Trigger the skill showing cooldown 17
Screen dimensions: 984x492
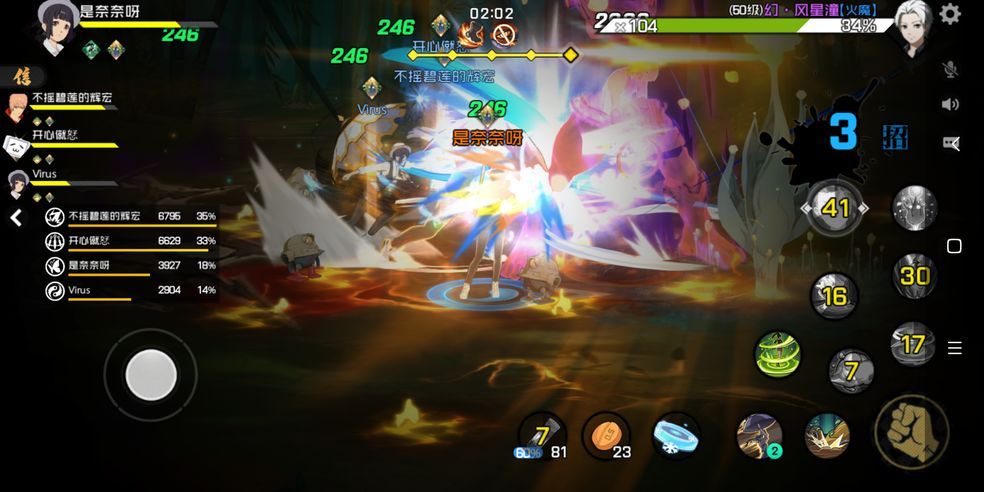click(913, 344)
